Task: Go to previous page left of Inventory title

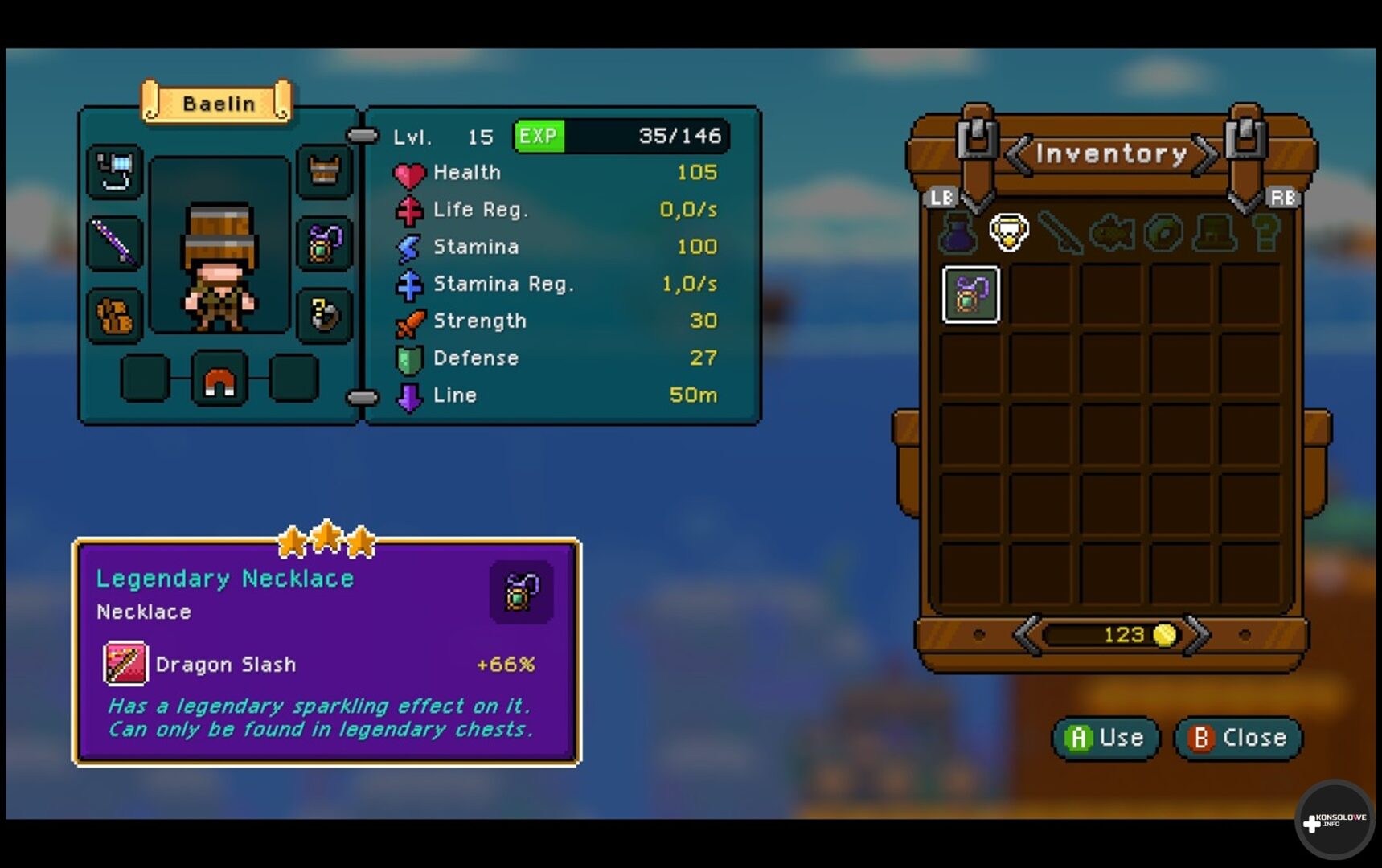Action: tap(1019, 154)
